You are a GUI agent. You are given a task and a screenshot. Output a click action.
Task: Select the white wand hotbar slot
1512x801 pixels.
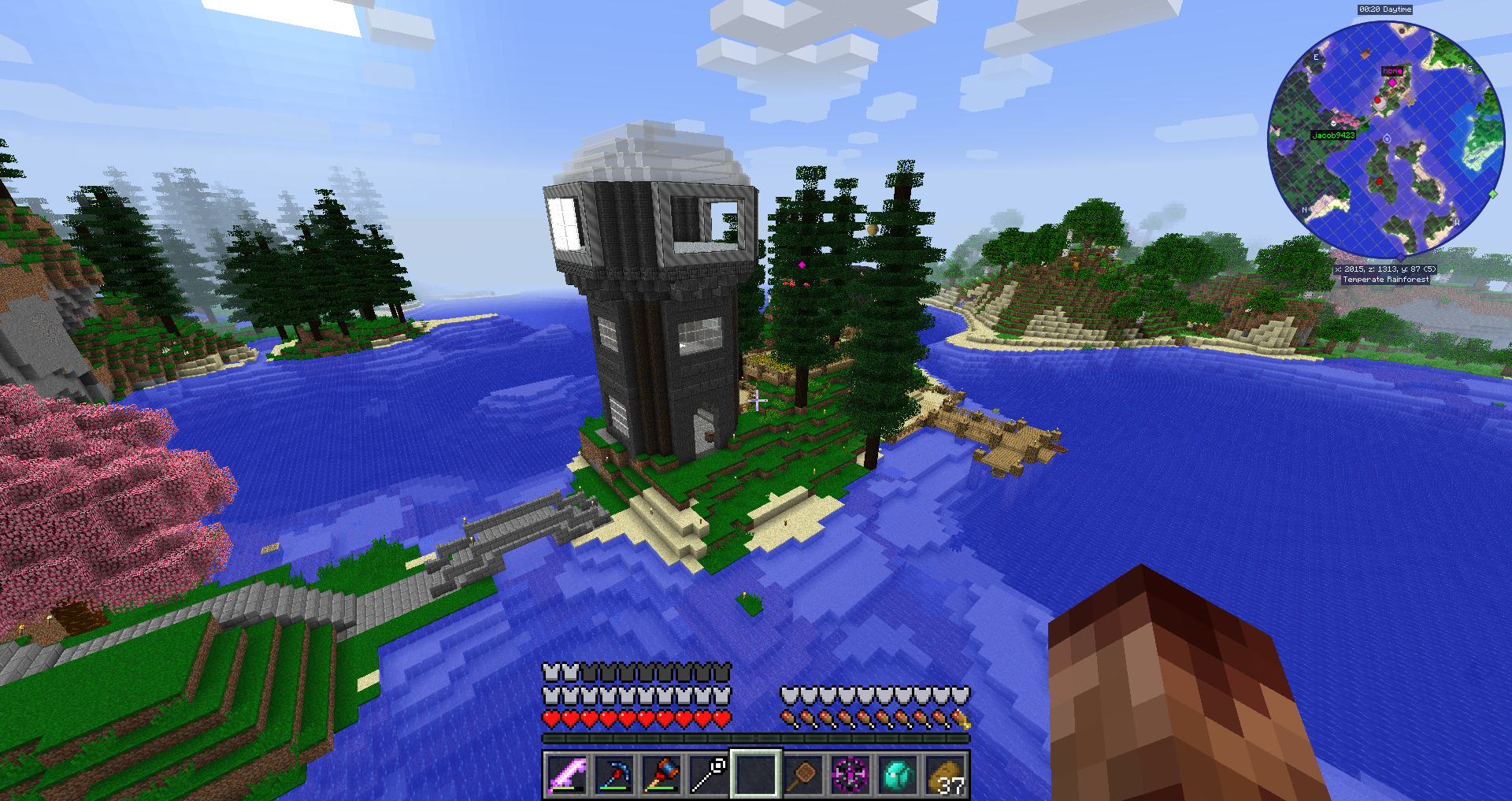coord(709,774)
